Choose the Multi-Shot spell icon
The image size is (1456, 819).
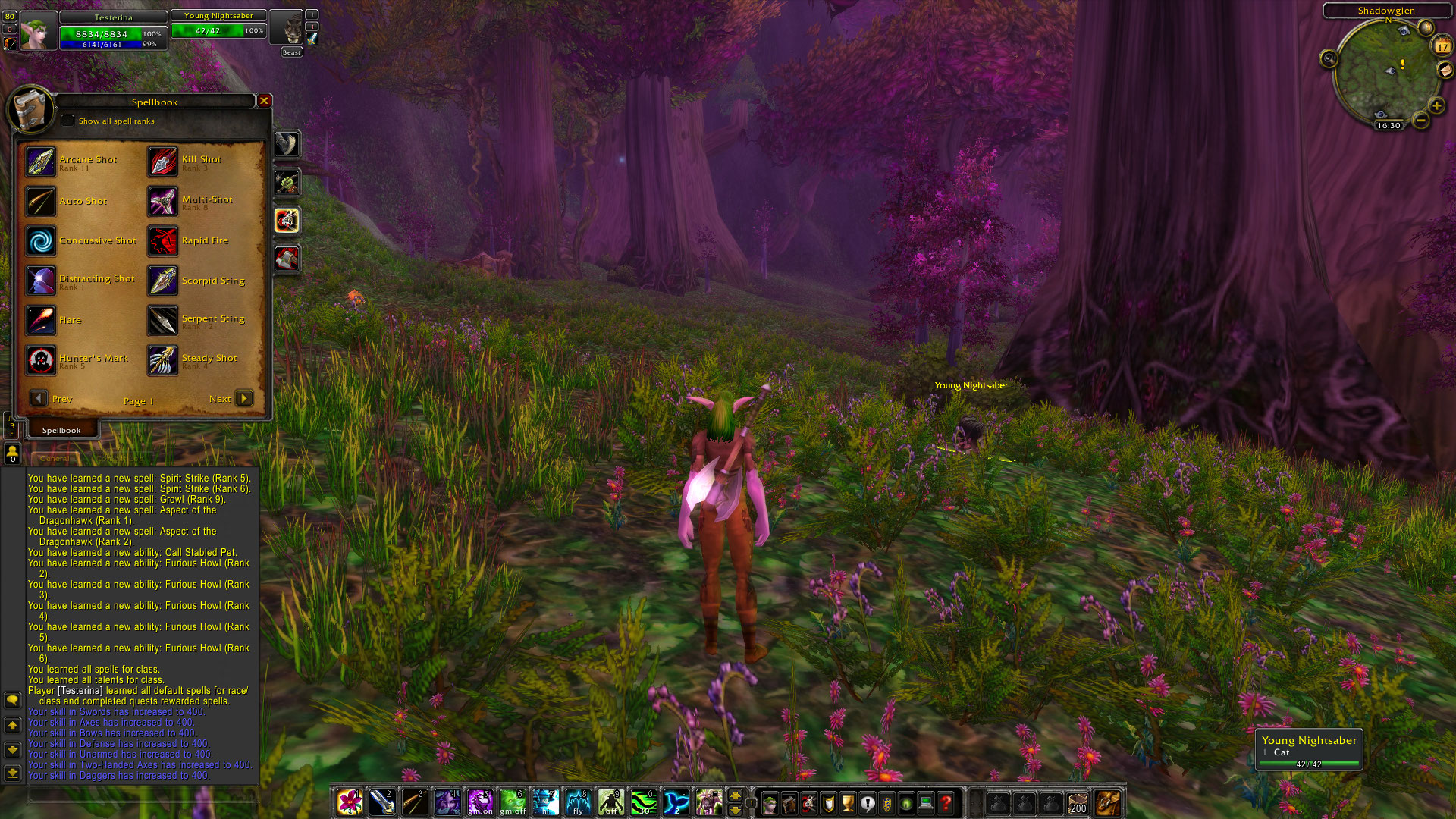pyautogui.click(x=163, y=202)
